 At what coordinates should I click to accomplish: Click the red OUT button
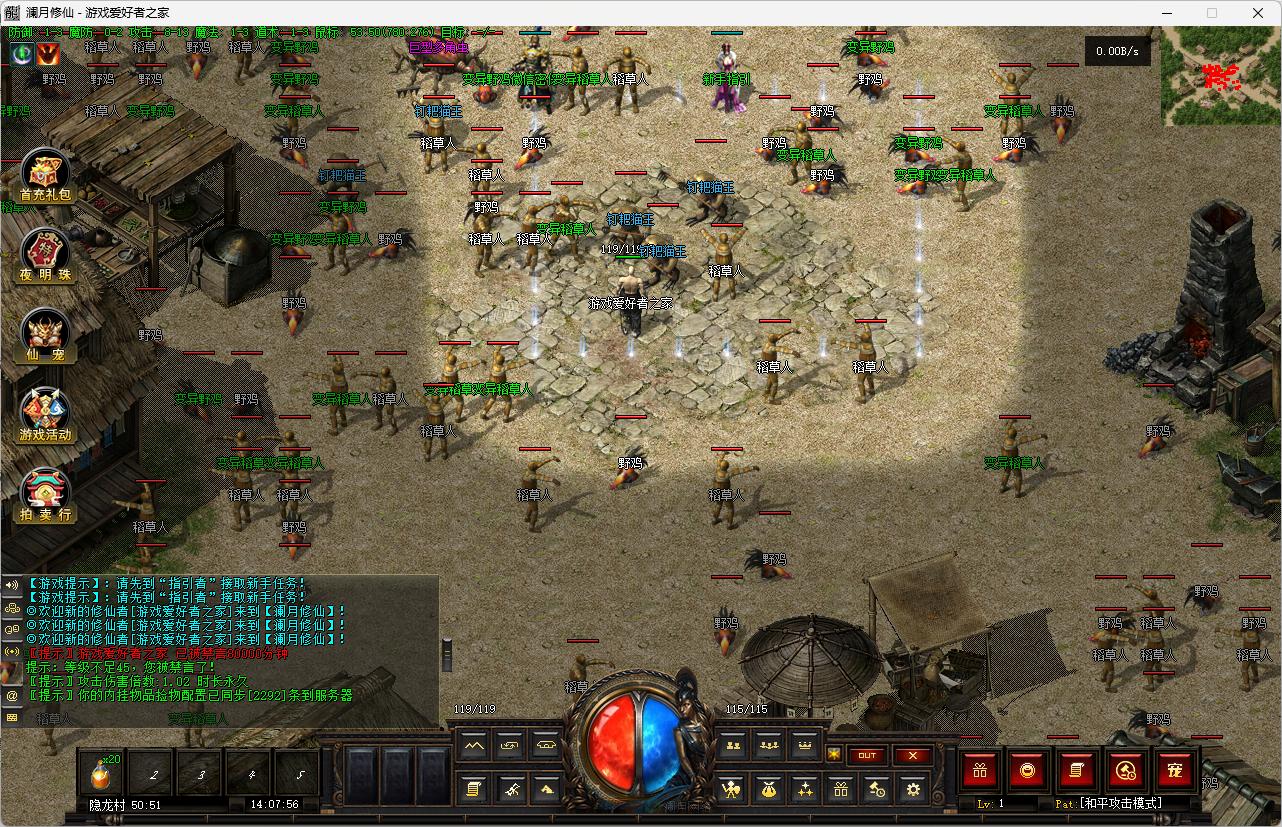(x=867, y=756)
